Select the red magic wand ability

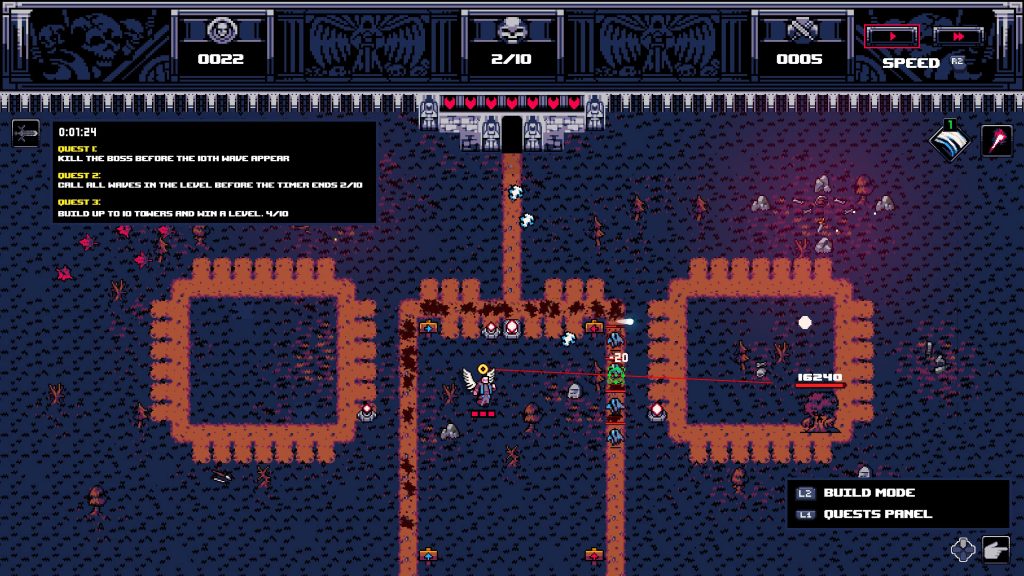997,141
